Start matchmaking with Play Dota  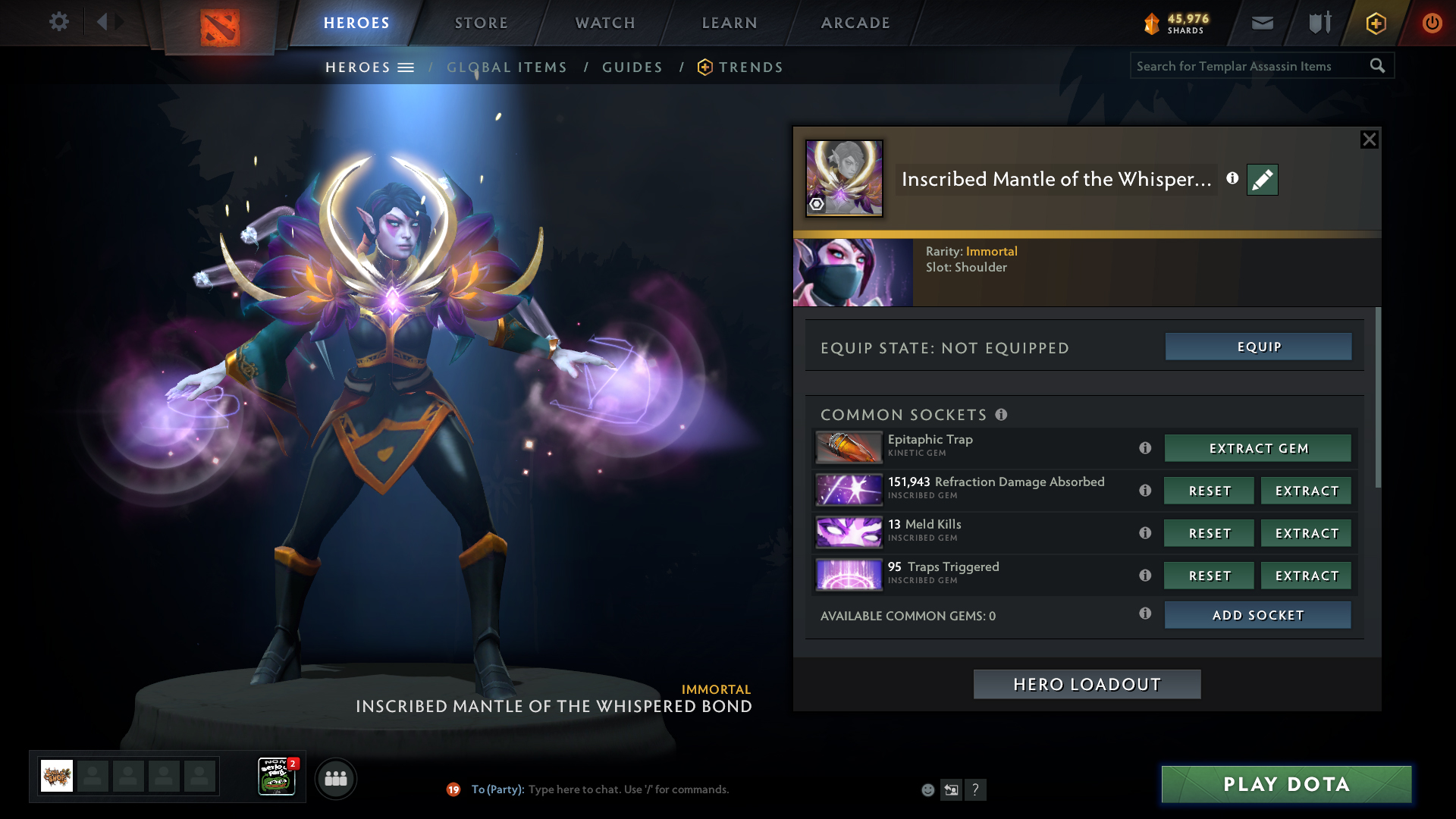[x=1286, y=784]
